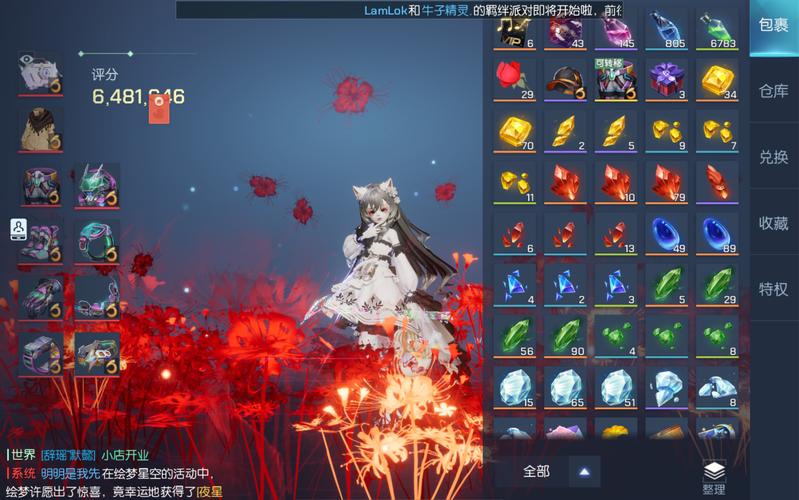Select the gold gem stack of 70

pyautogui.click(x=514, y=131)
